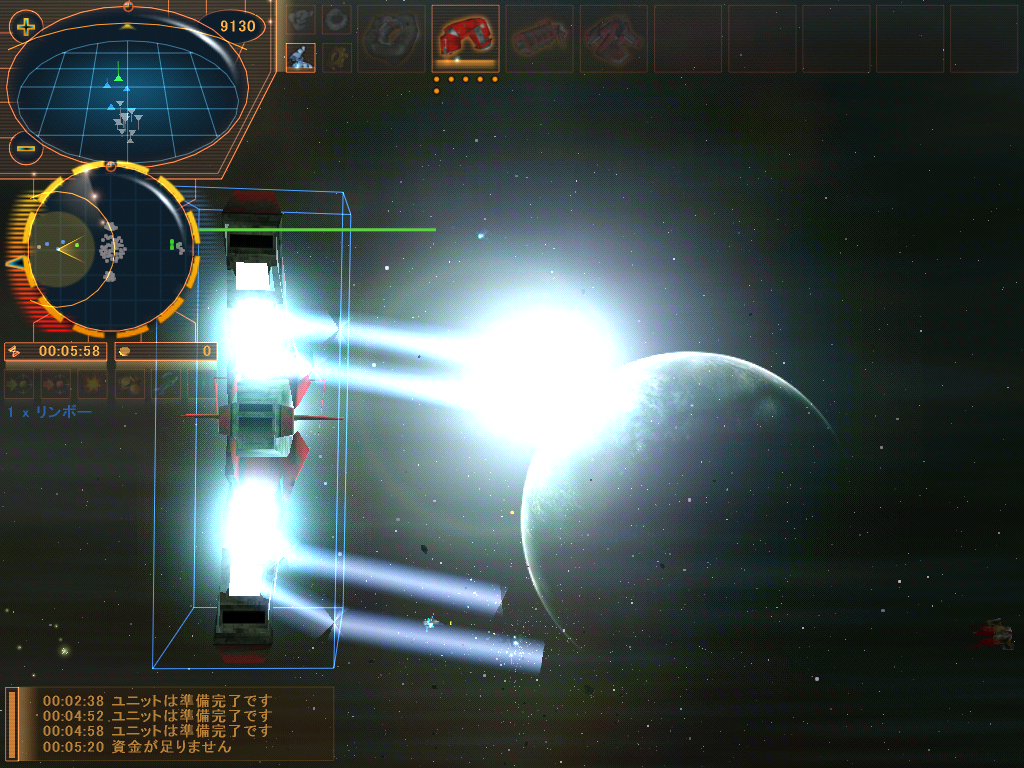1024x768 pixels.
Task: Select the highlighted red ship build slot
Action: (x=465, y=38)
